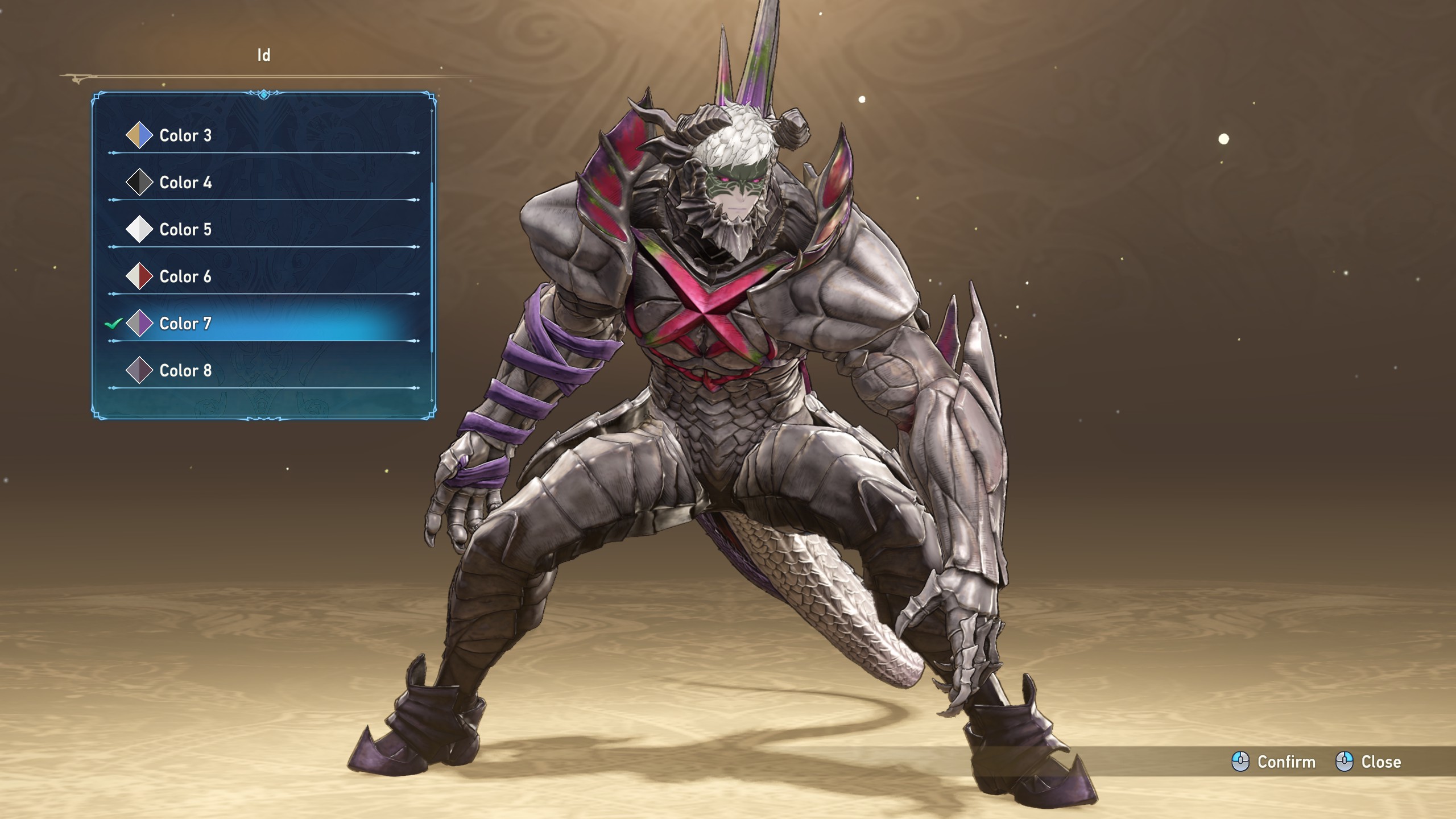1456x819 pixels.
Task: Confirm the color selection
Action: coord(1274,762)
